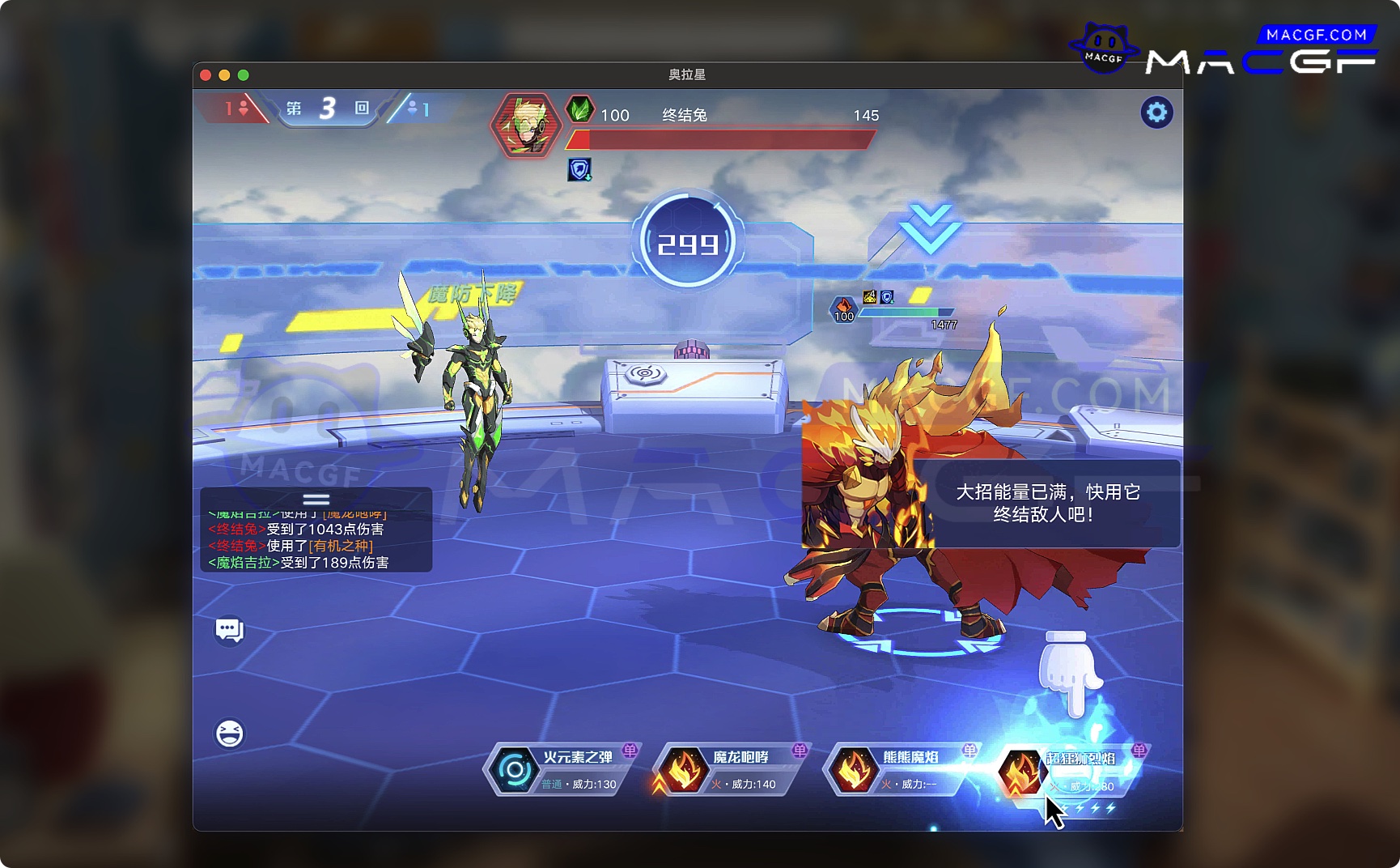Open the chat bubble panel

click(229, 630)
